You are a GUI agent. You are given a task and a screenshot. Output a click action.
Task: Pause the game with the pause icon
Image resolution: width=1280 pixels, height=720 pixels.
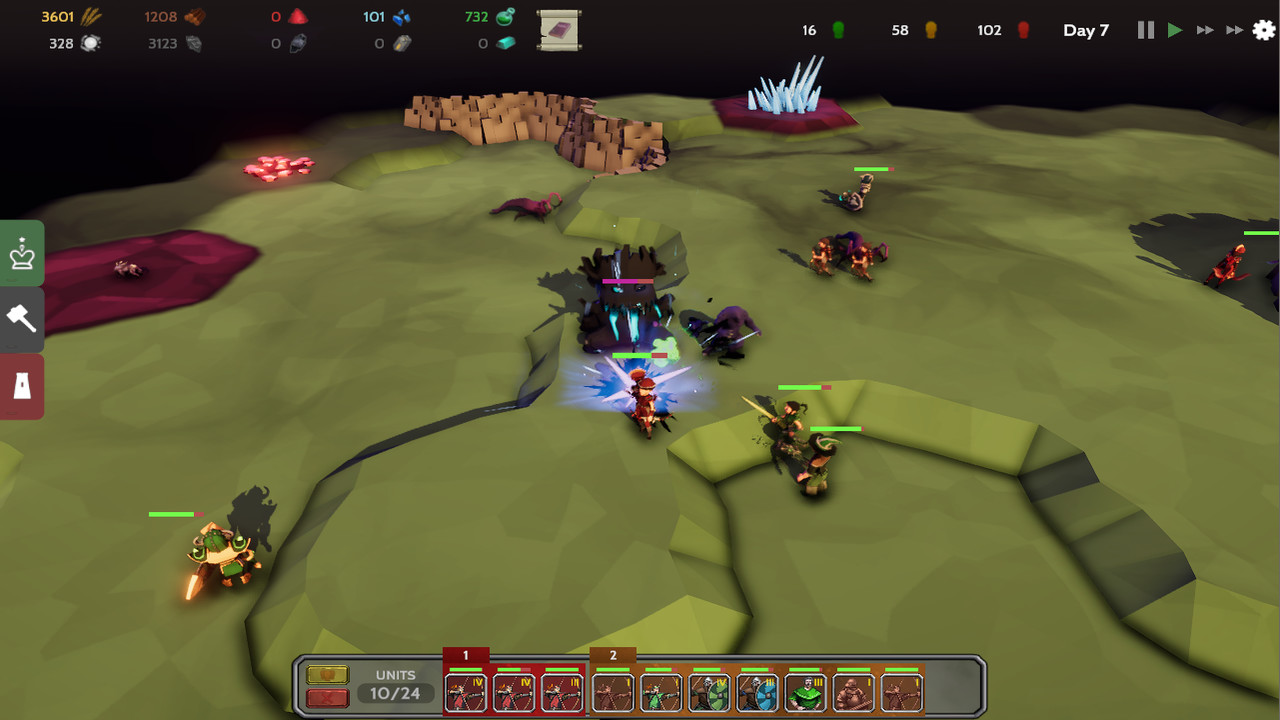click(1145, 30)
